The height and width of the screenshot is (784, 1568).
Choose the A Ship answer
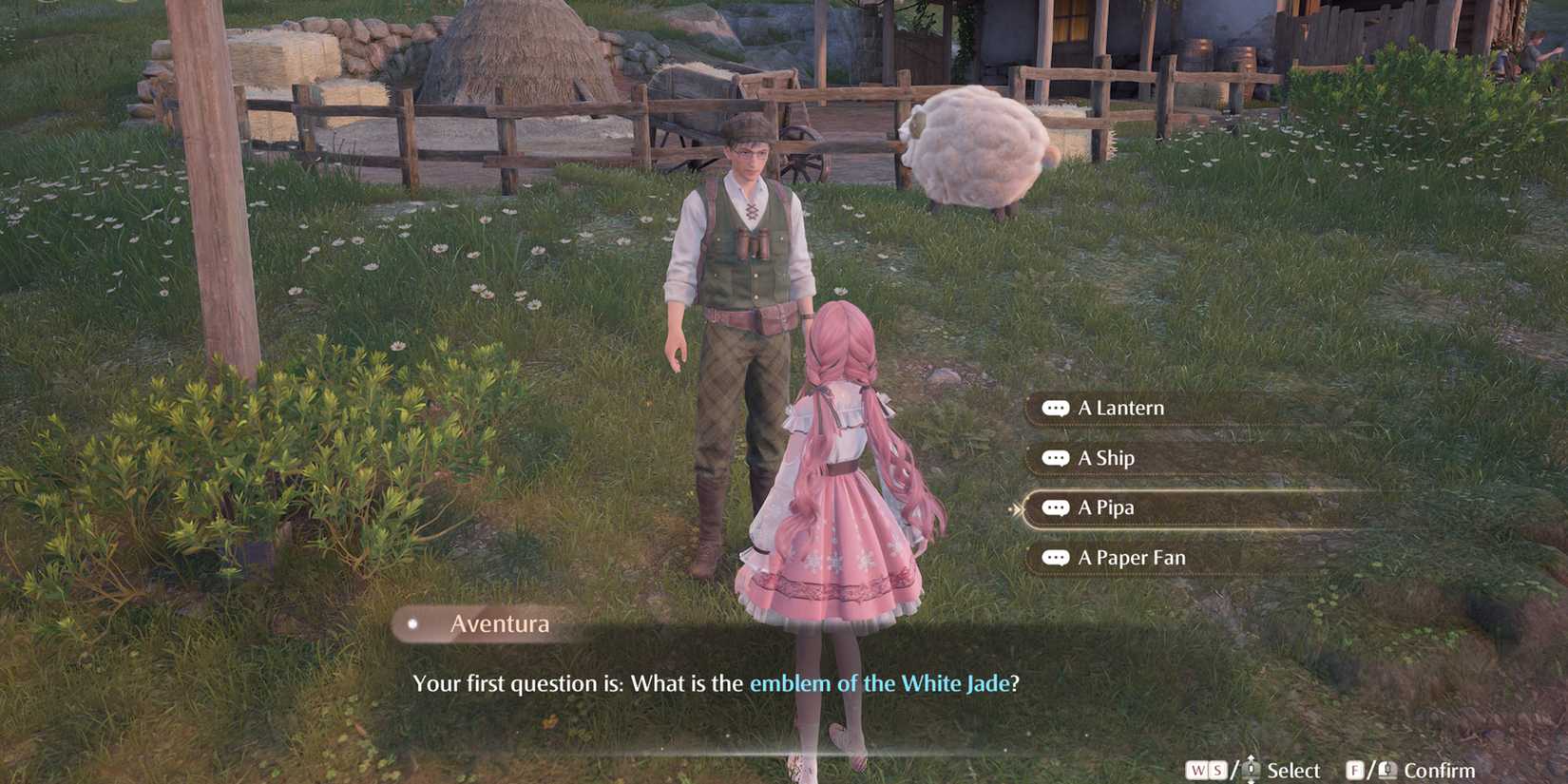point(1106,457)
